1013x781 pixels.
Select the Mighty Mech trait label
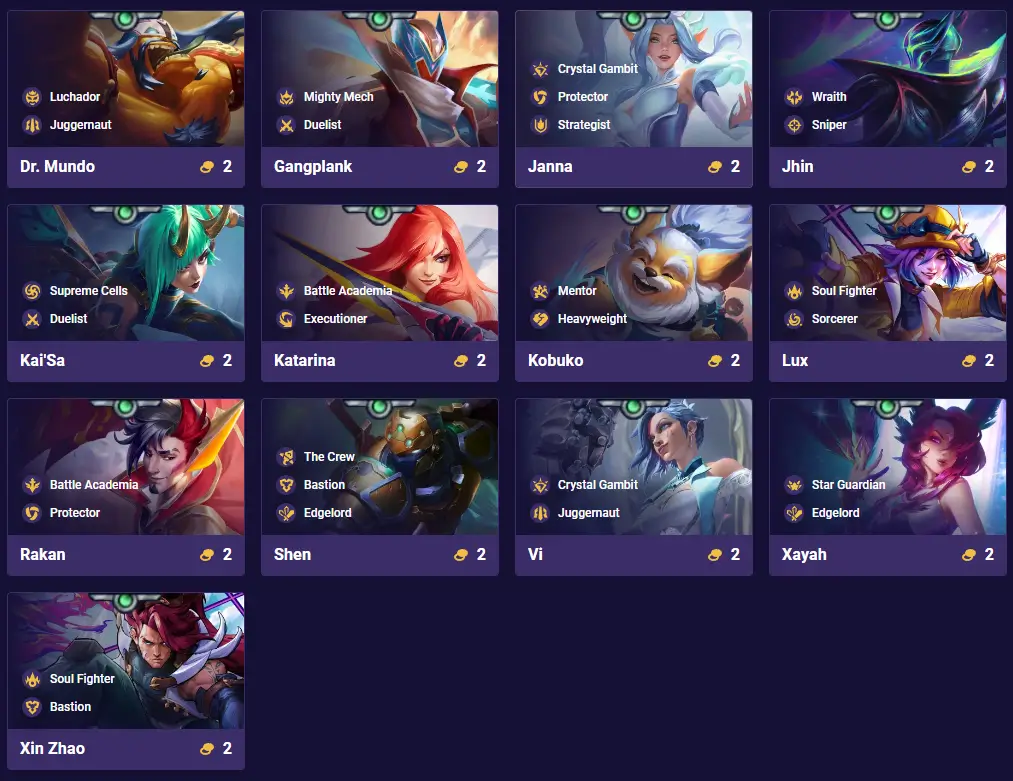338,97
